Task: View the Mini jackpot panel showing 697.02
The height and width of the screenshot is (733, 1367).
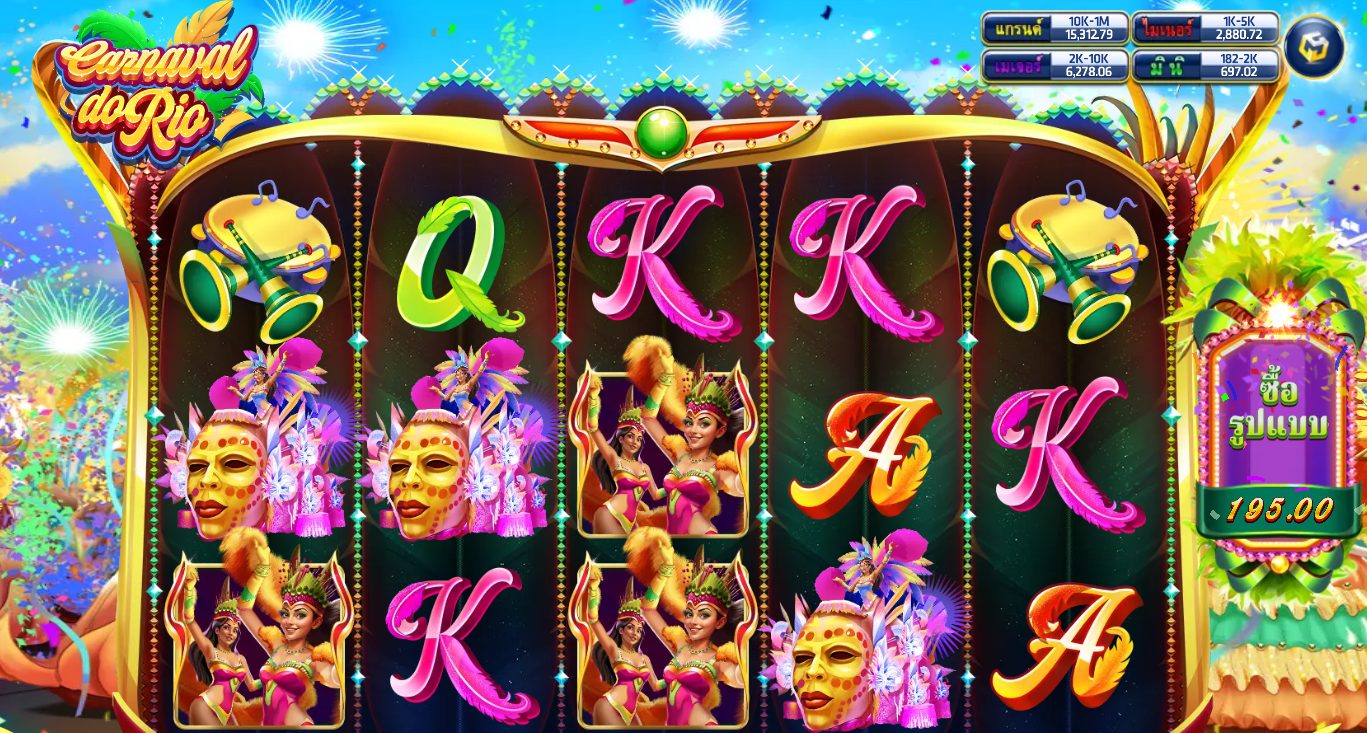Action: tap(1205, 65)
